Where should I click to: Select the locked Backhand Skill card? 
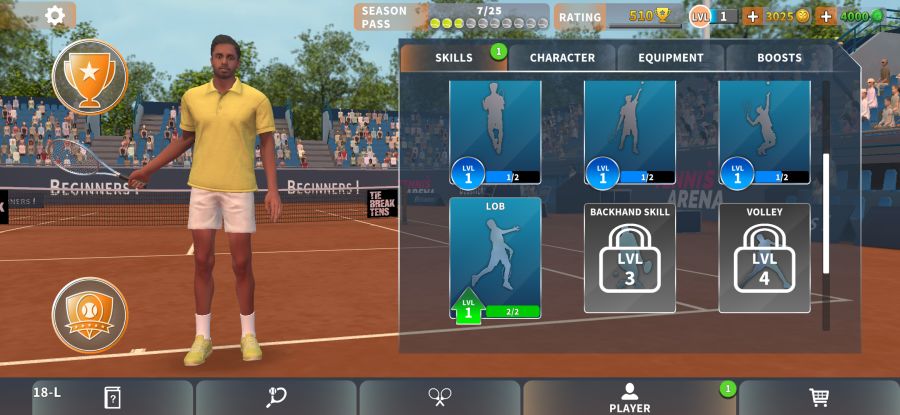(630, 258)
